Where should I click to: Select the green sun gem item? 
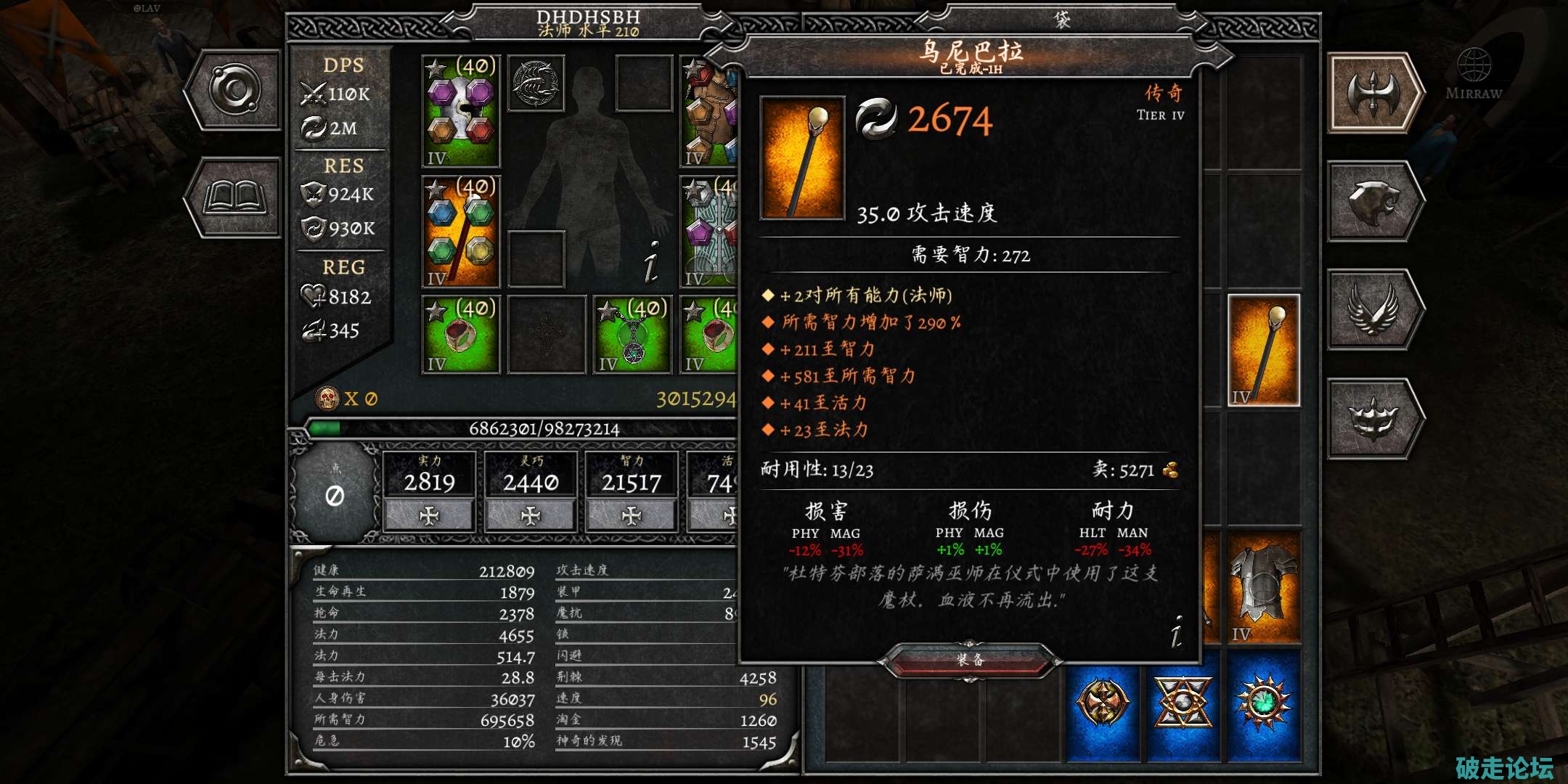[x=1263, y=703]
